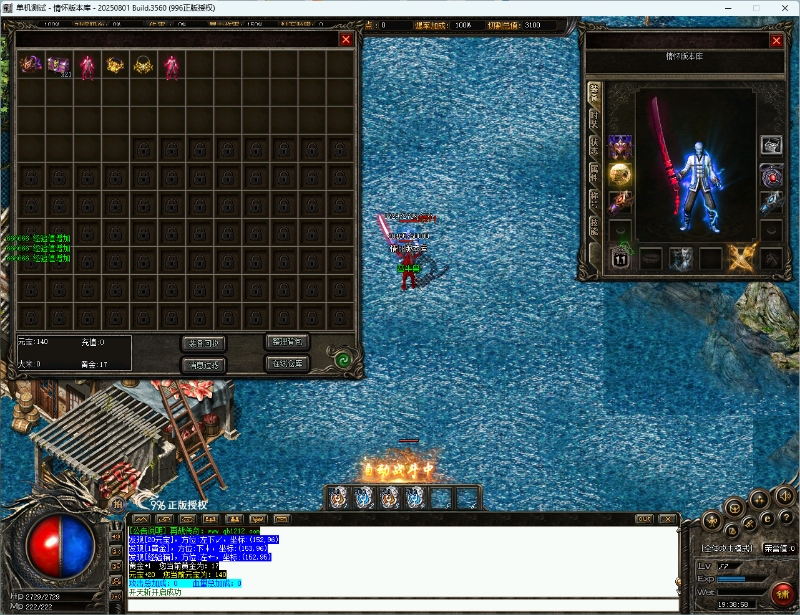Switch to the 时装 fashion tab

[x=594, y=118]
